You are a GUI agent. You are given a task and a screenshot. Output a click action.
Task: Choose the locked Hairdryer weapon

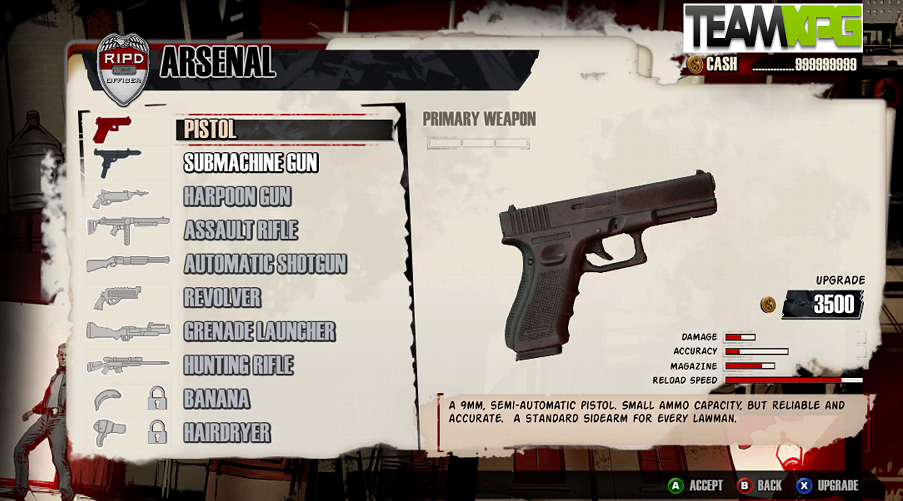tap(227, 433)
